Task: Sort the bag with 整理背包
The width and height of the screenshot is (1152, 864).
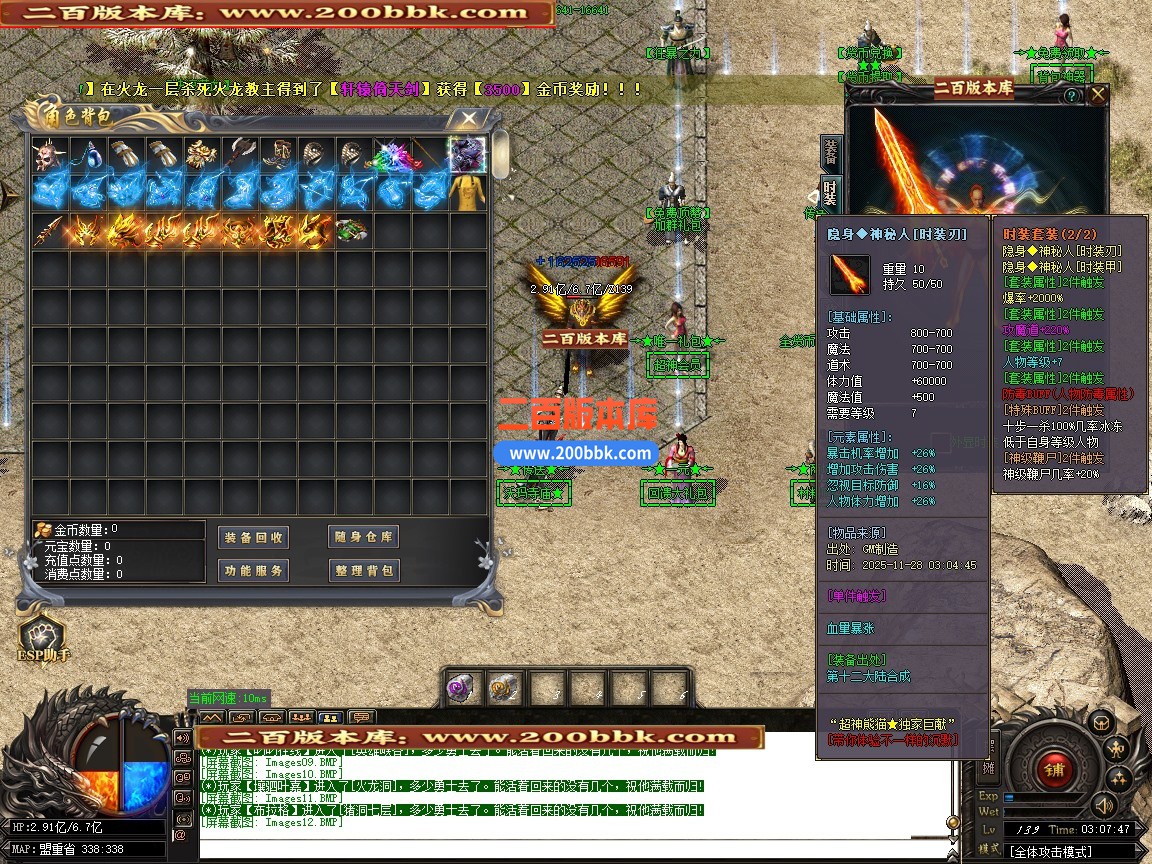Action: click(363, 571)
